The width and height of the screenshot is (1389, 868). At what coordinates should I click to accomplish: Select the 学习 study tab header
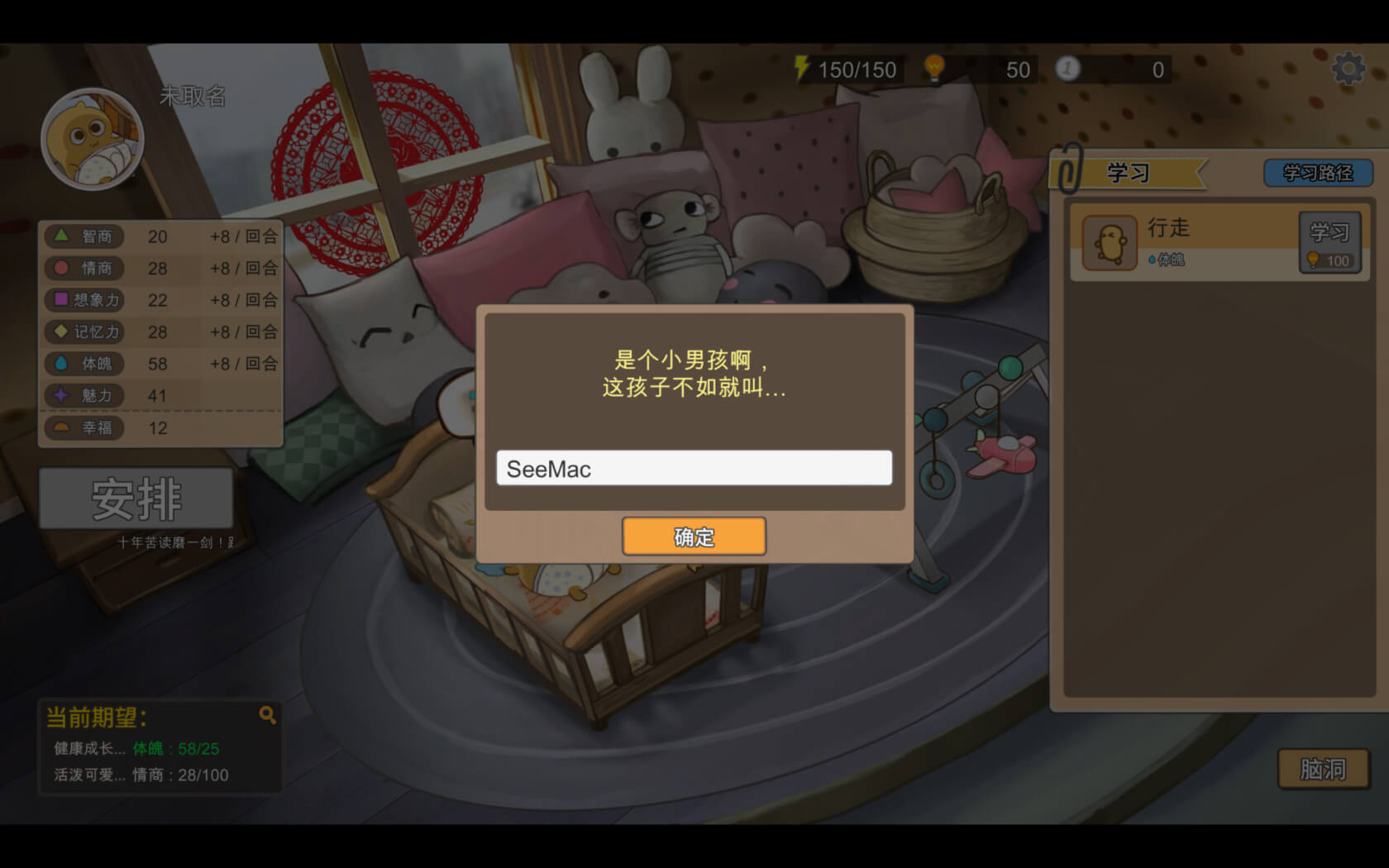coord(1129,173)
